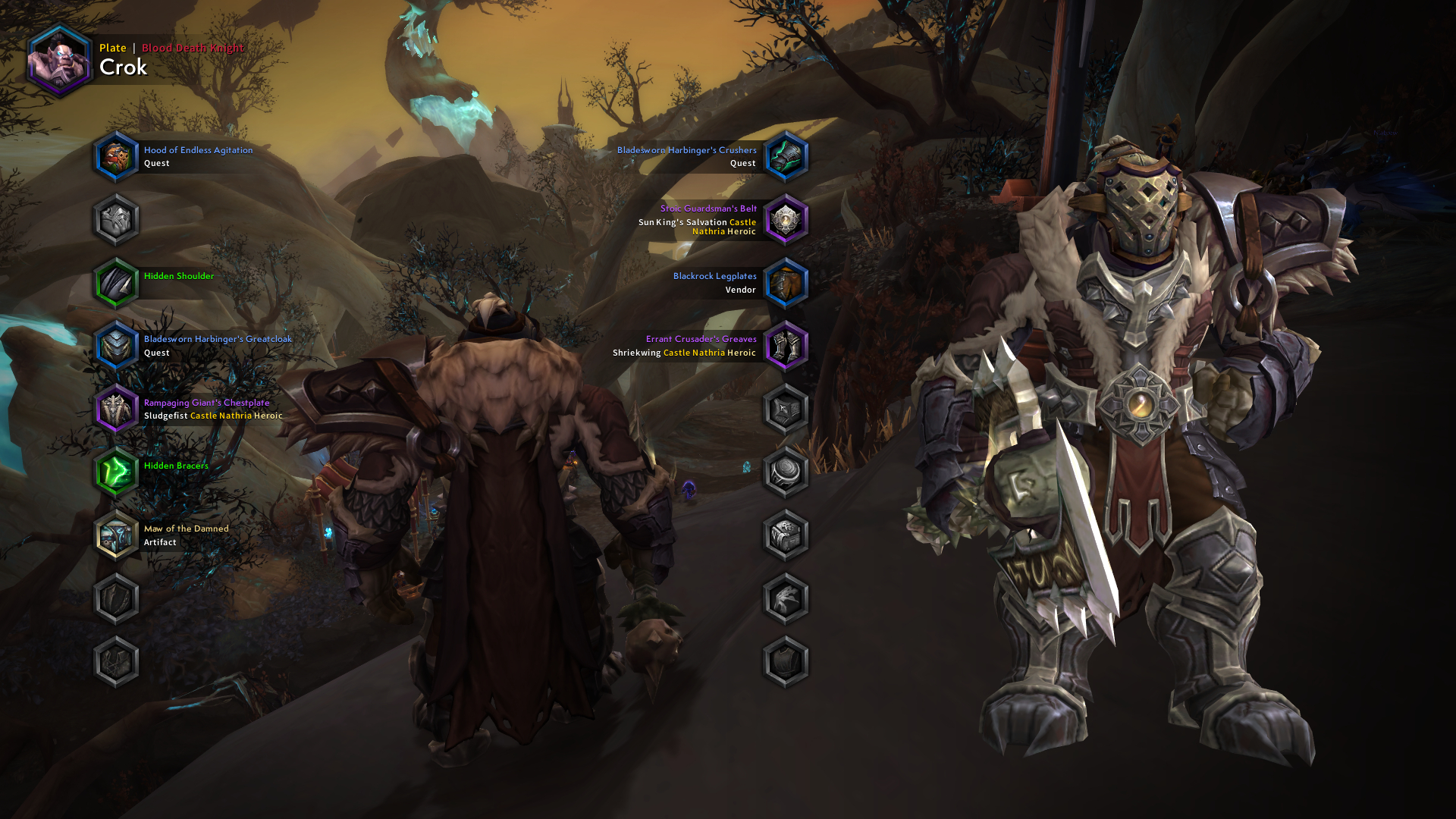This screenshot has height=819, width=1456.
Task: Select the Stoic Guardsman's Belt icon
Action: pos(786,219)
